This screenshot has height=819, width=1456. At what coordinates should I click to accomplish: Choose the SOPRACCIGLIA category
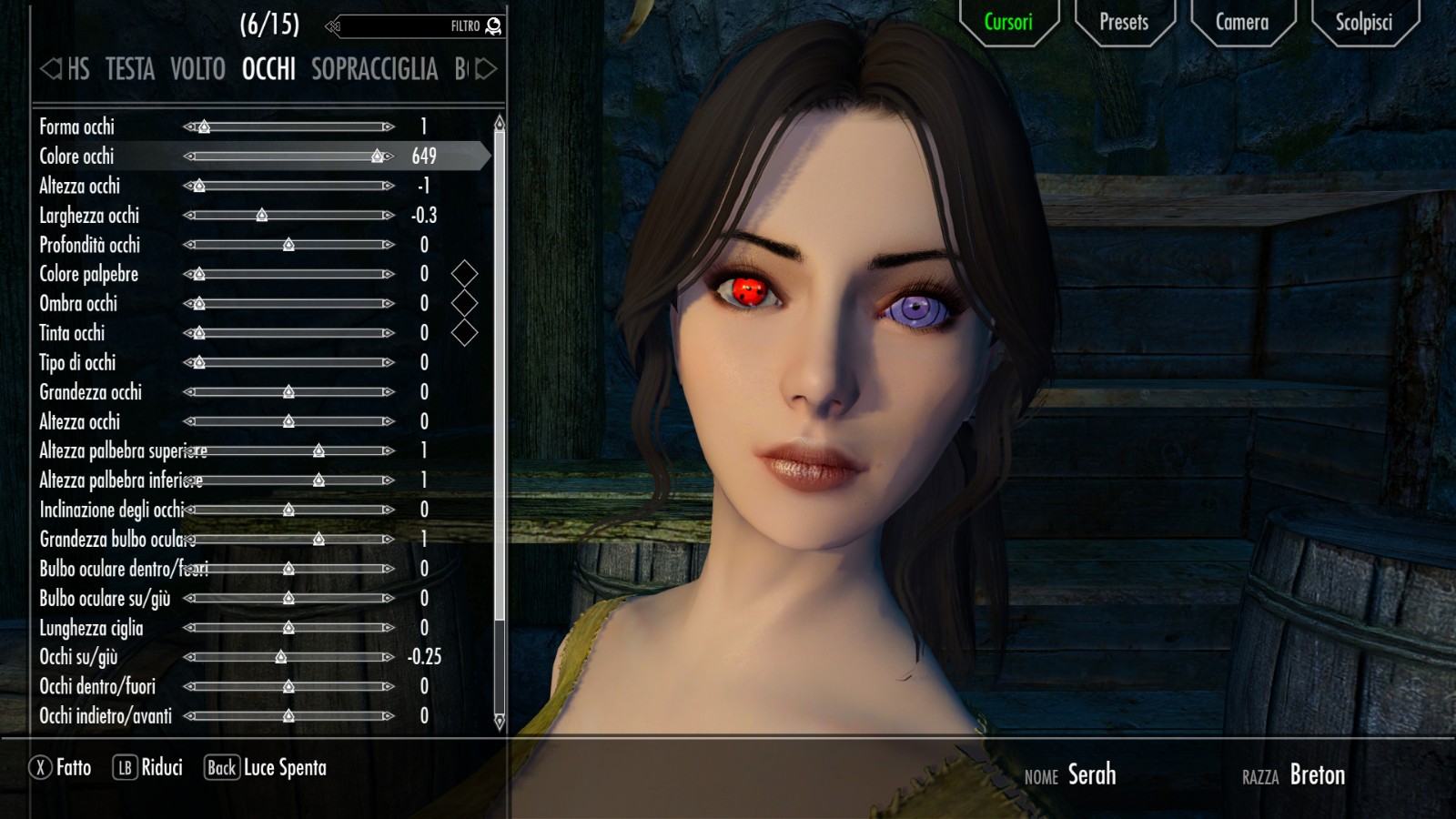[x=374, y=69]
